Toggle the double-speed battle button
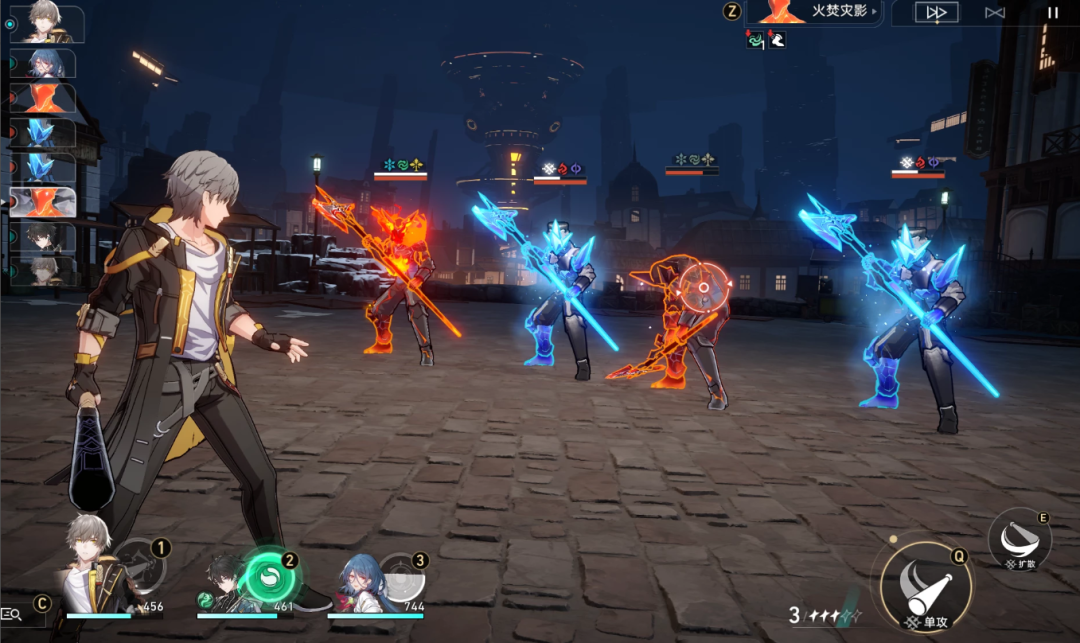The width and height of the screenshot is (1080, 643). 936,13
